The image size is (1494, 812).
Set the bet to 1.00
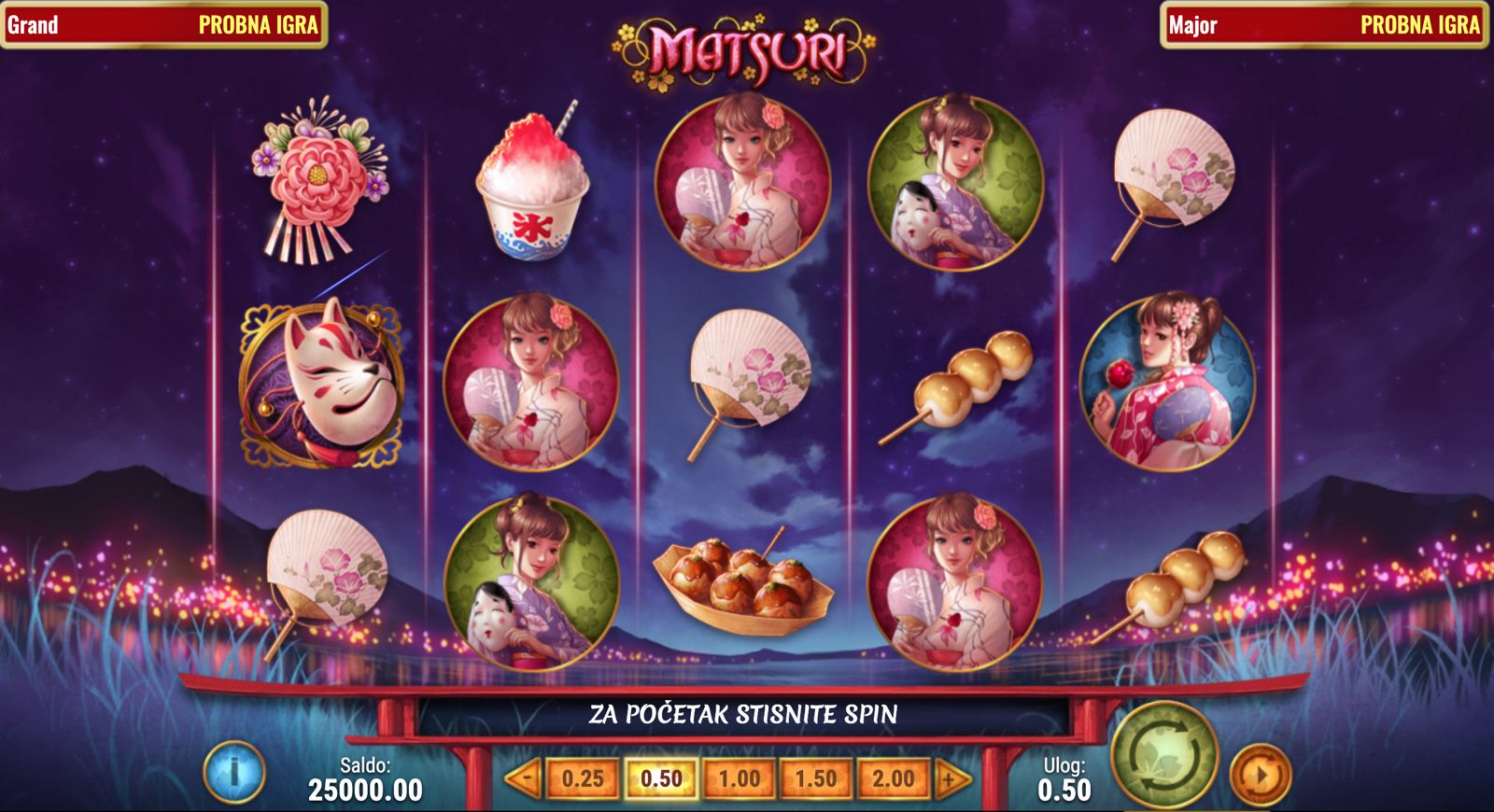point(739,777)
